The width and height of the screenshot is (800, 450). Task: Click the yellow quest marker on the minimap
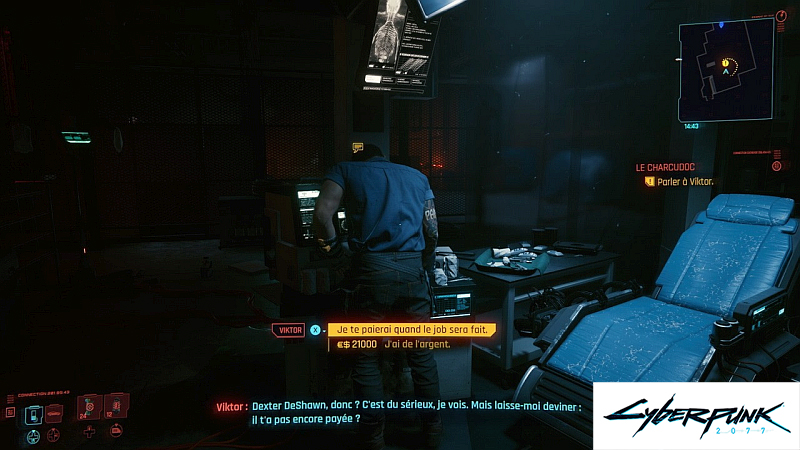(x=725, y=62)
